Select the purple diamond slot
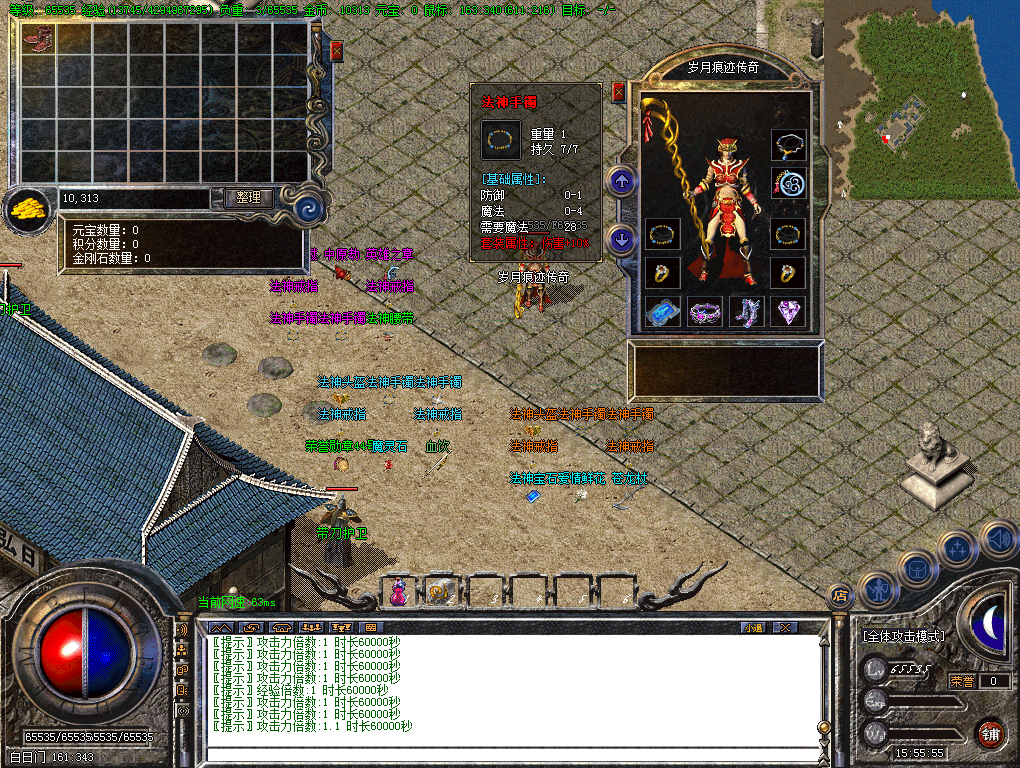 click(788, 313)
